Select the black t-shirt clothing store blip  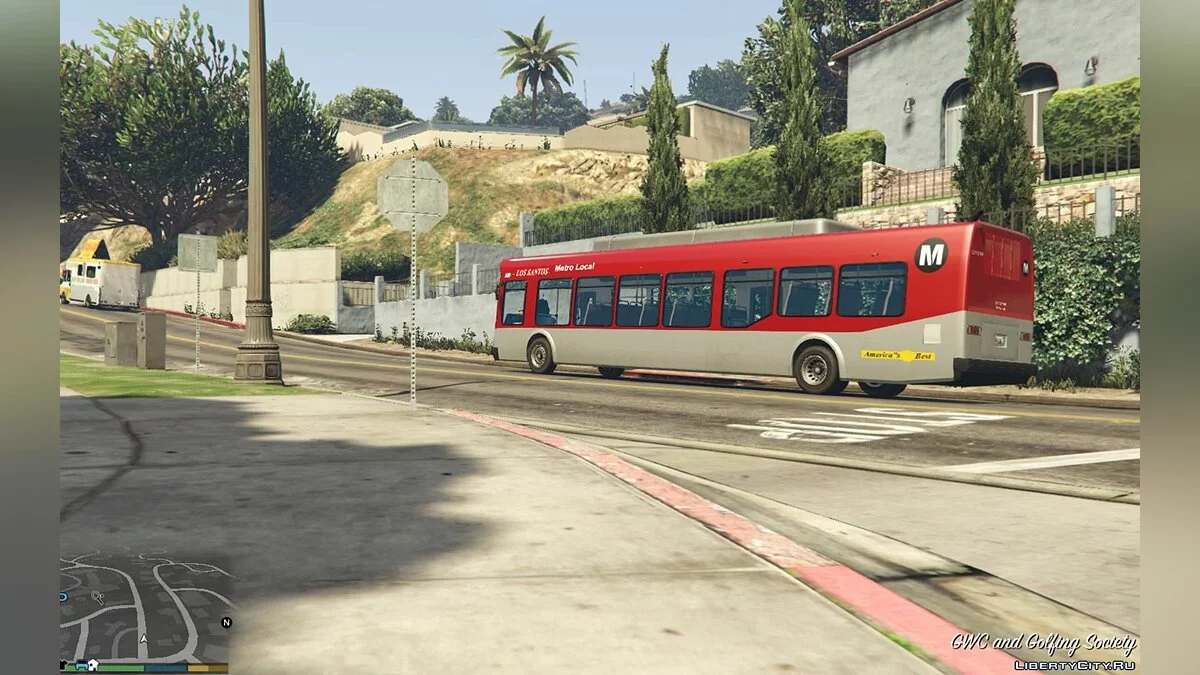coord(63,664)
